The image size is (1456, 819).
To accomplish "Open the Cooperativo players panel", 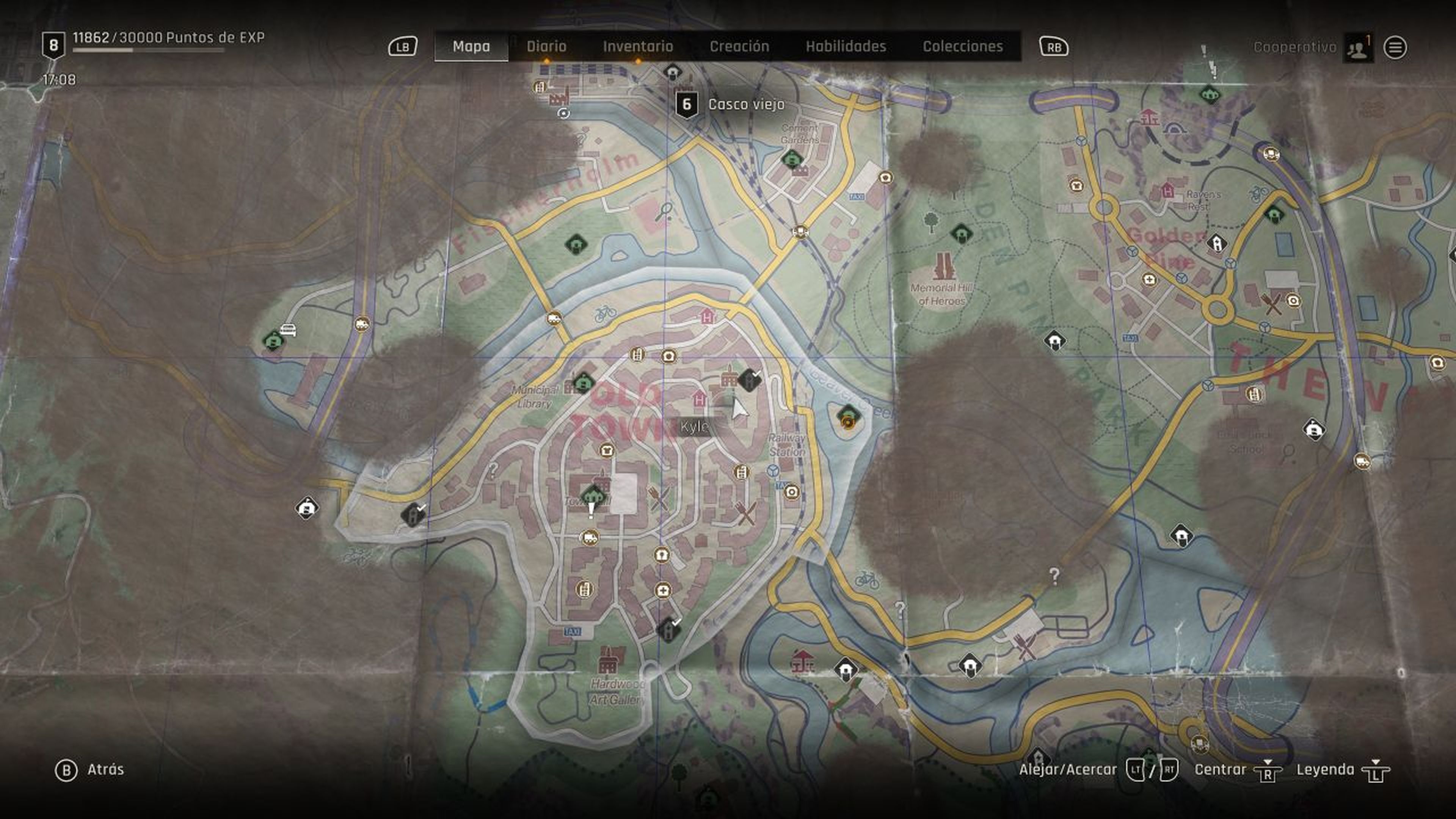I will [x=1358, y=48].
